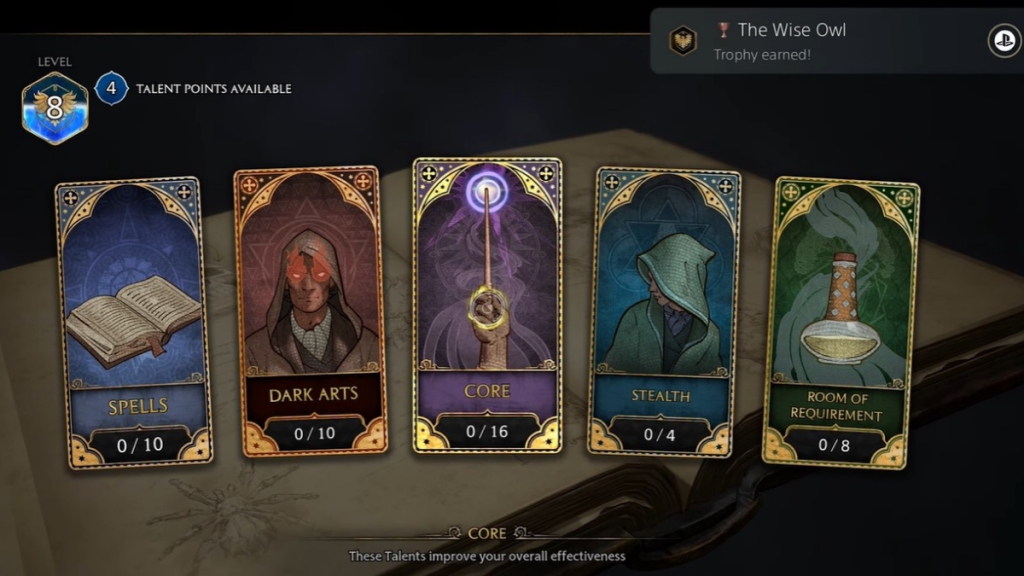Image resolution: width=1024 pixels, height=576 pixels.
Task: Pick the Stealth talent card
Action: click(664, 312)
